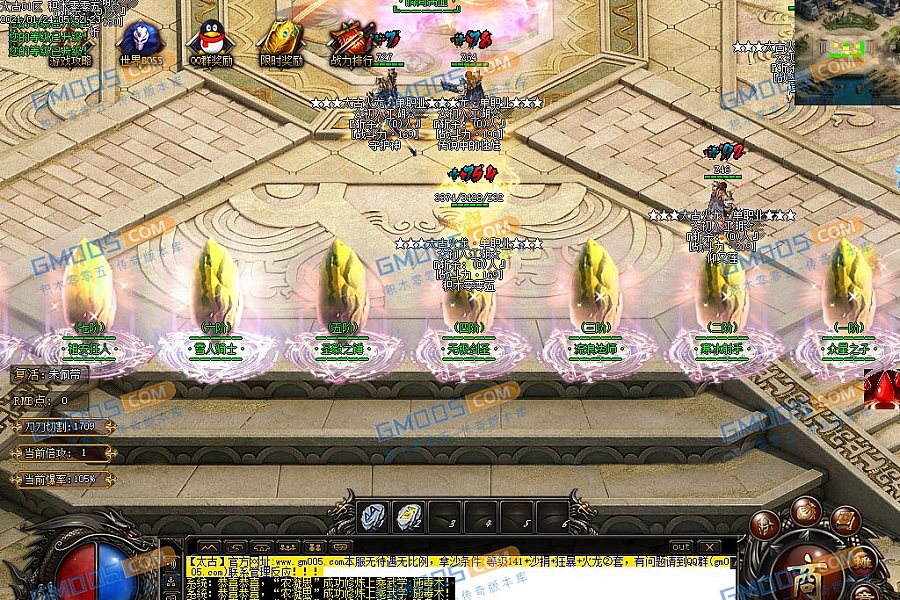Screen dimensions: 900x600
Task: Click the chat panel's out button
Action: [x=681, y=547]
